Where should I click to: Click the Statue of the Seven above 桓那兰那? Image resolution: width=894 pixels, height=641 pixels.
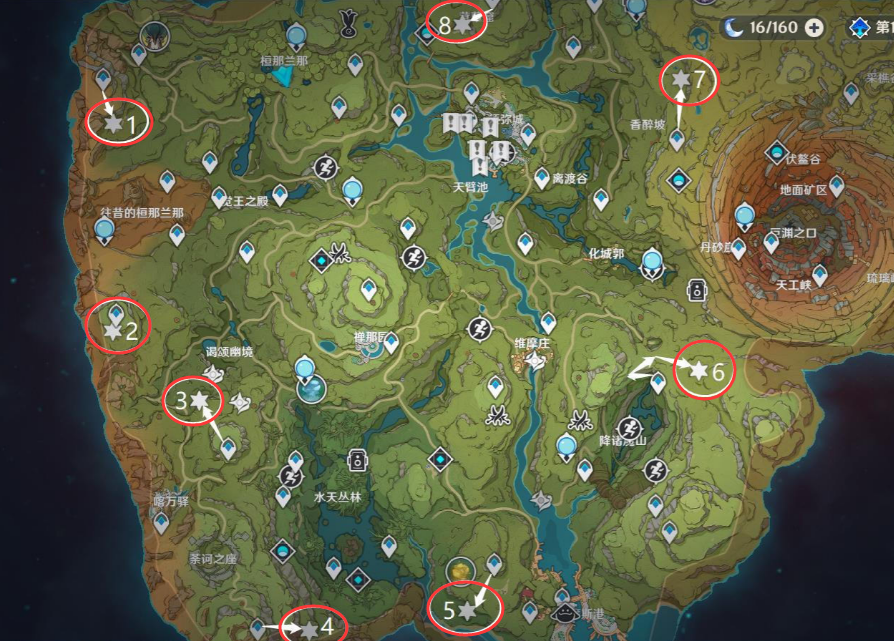(295, 37)
